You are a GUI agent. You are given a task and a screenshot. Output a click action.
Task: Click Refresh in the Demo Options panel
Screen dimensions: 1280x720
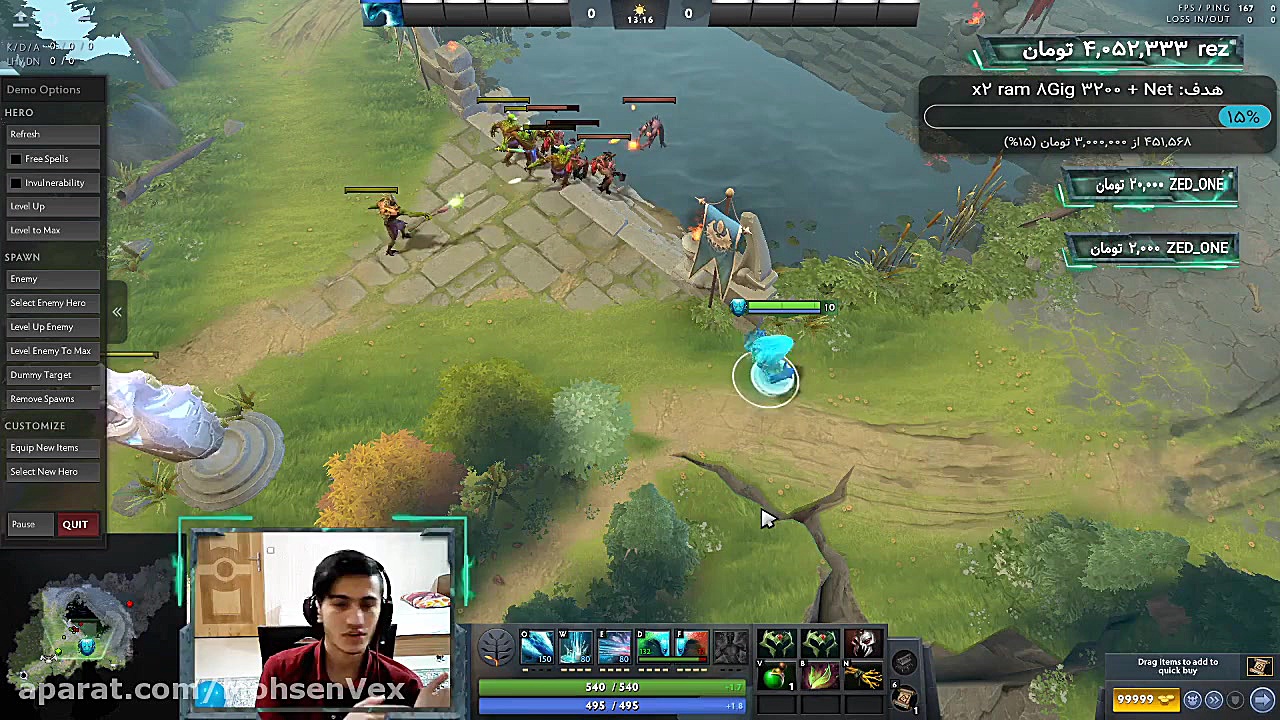pyautogui.click(x=25, y=134)
